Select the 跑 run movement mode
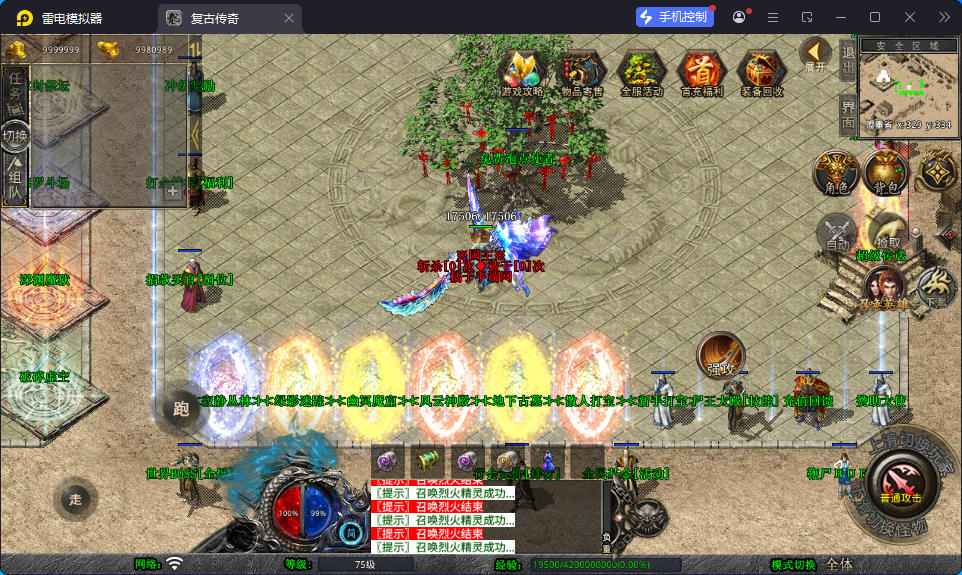962x575 pixels. (x=180, y=408)
